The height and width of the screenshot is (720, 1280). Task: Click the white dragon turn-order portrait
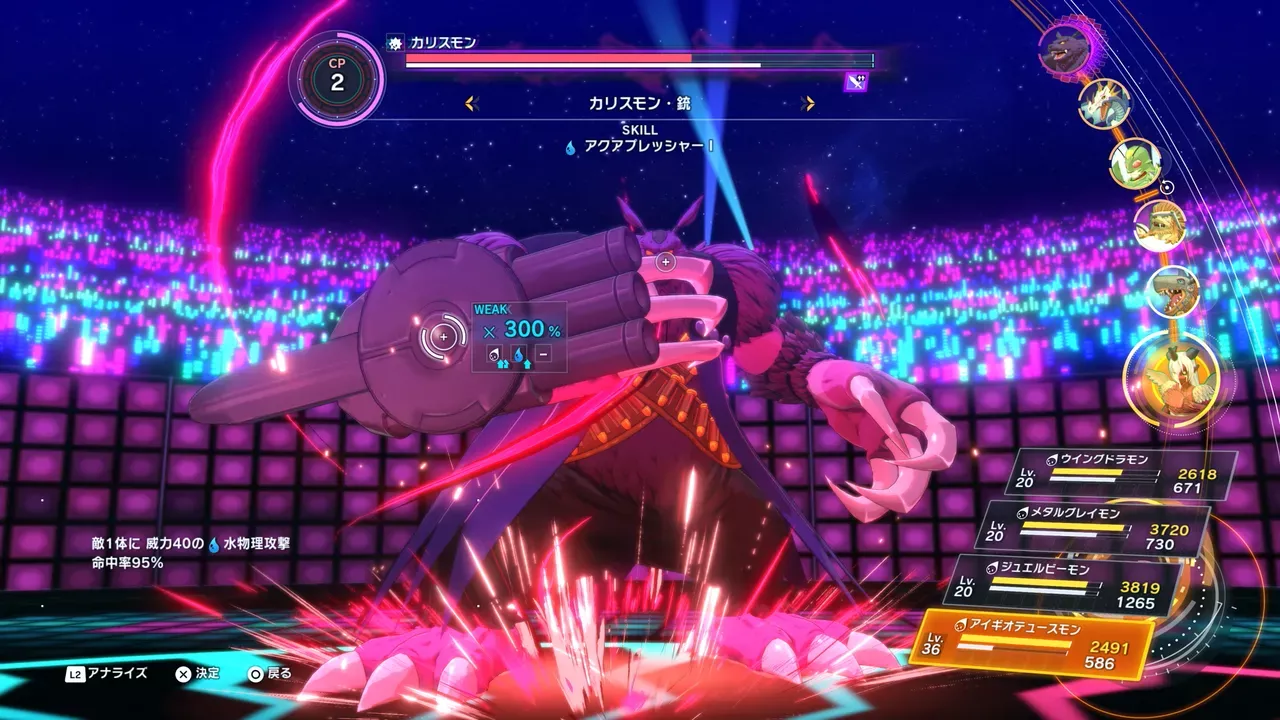coord(1104,103)
